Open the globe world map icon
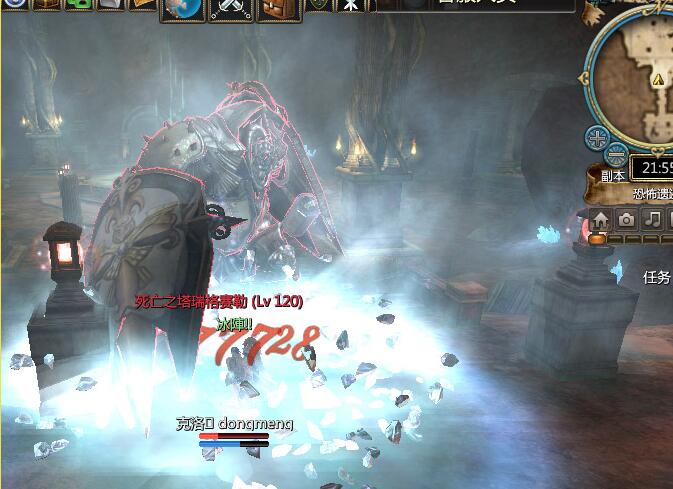Screen dimensions: 673x489 point(182,8)
